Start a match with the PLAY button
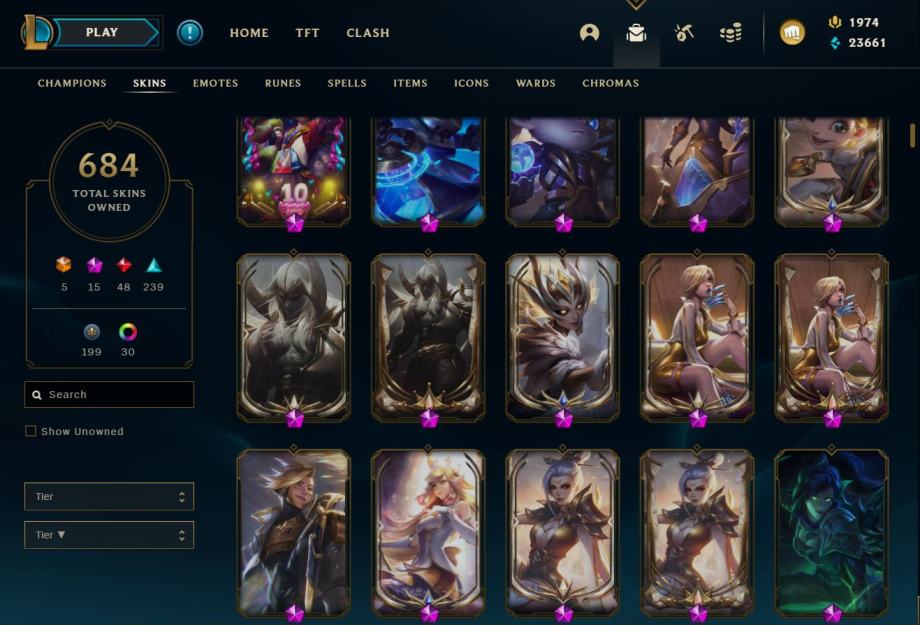The height and width of the screenshot is (625, 920). click(102, 33)
